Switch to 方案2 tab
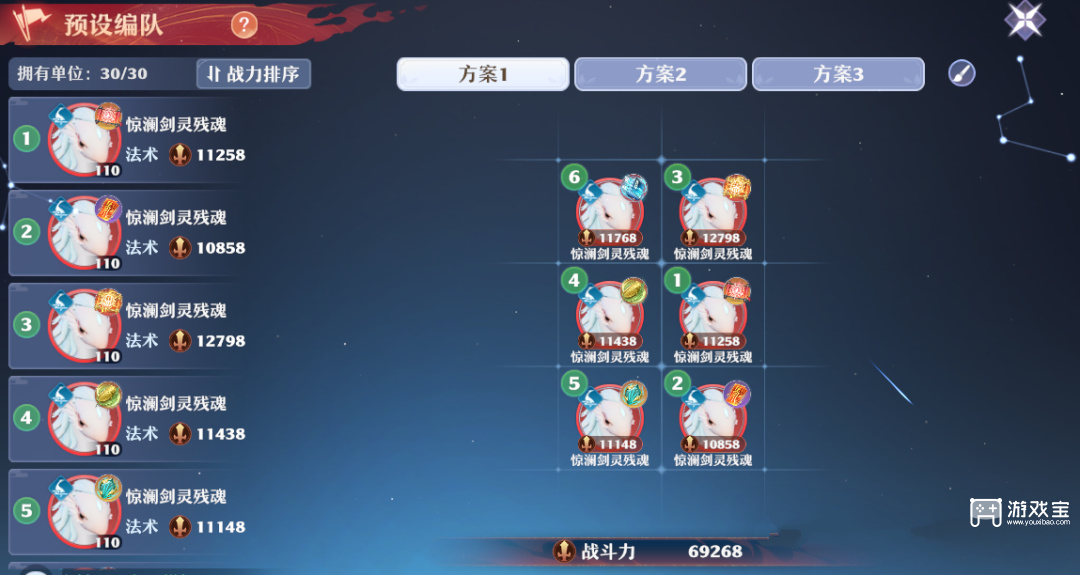 point(661,74)
